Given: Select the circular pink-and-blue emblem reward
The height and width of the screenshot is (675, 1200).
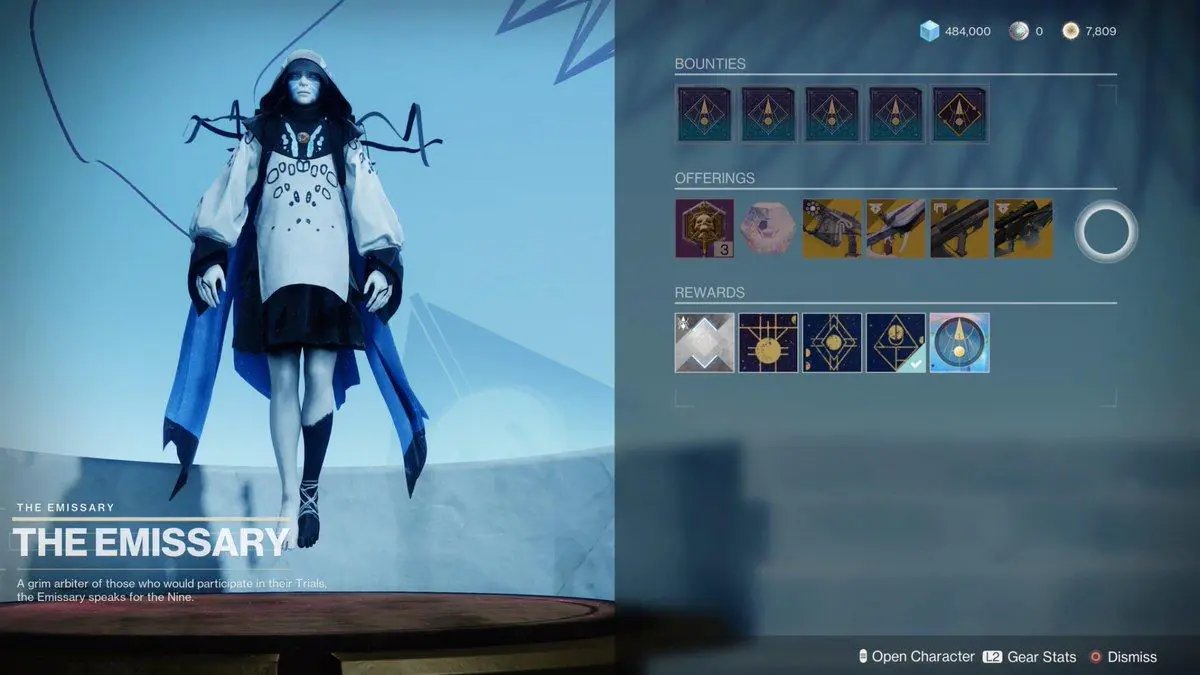Looking at the screenshot, I should coord(959,342).
